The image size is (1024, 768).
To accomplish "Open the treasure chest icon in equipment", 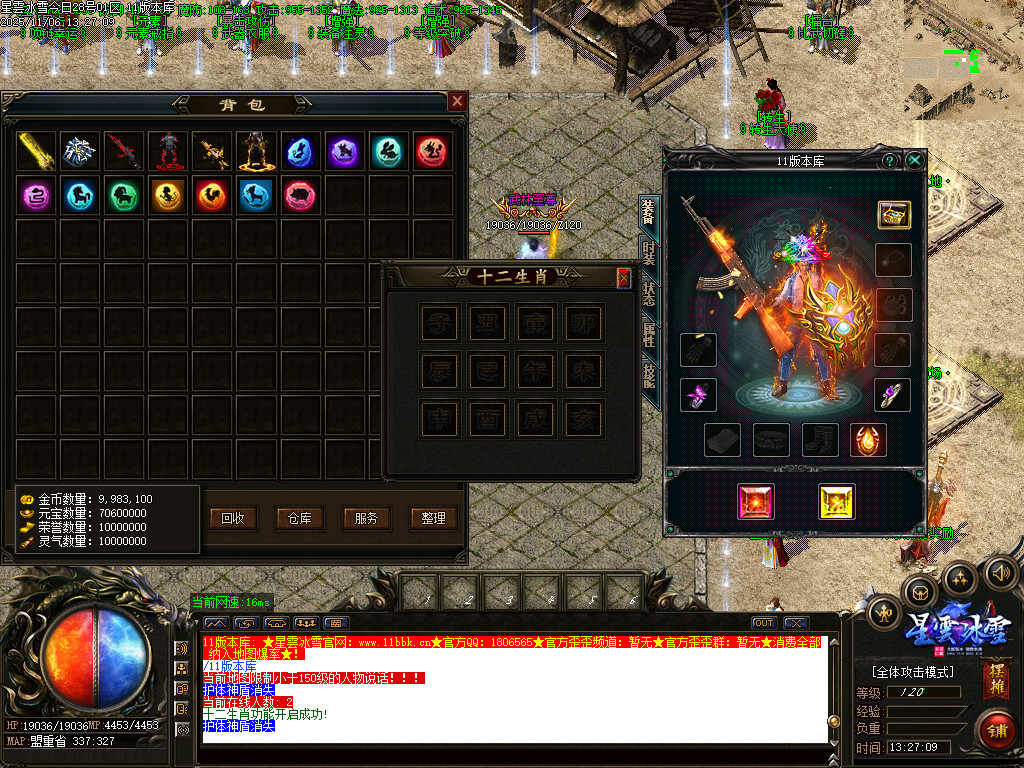I will pyautogui.click(x=893, y=214).
